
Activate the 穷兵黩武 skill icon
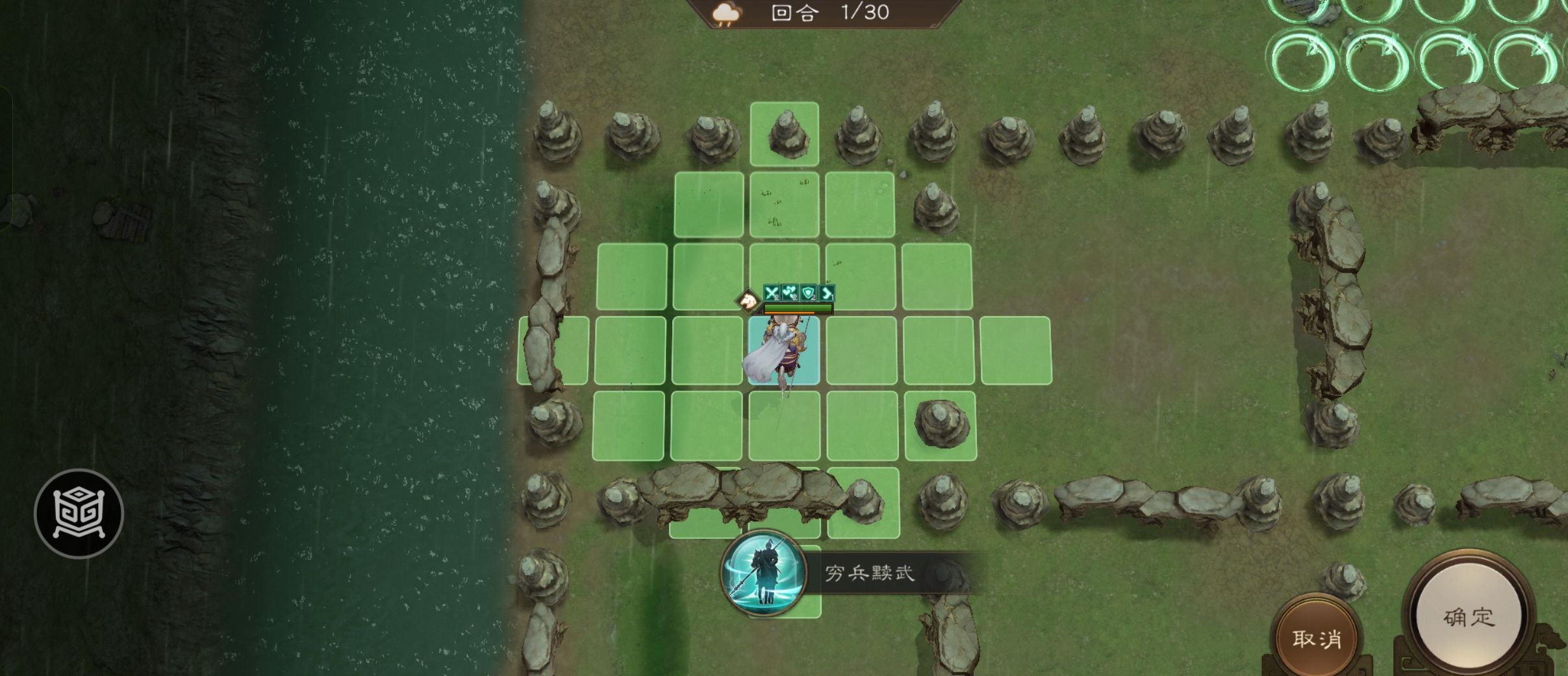[764, 573]
